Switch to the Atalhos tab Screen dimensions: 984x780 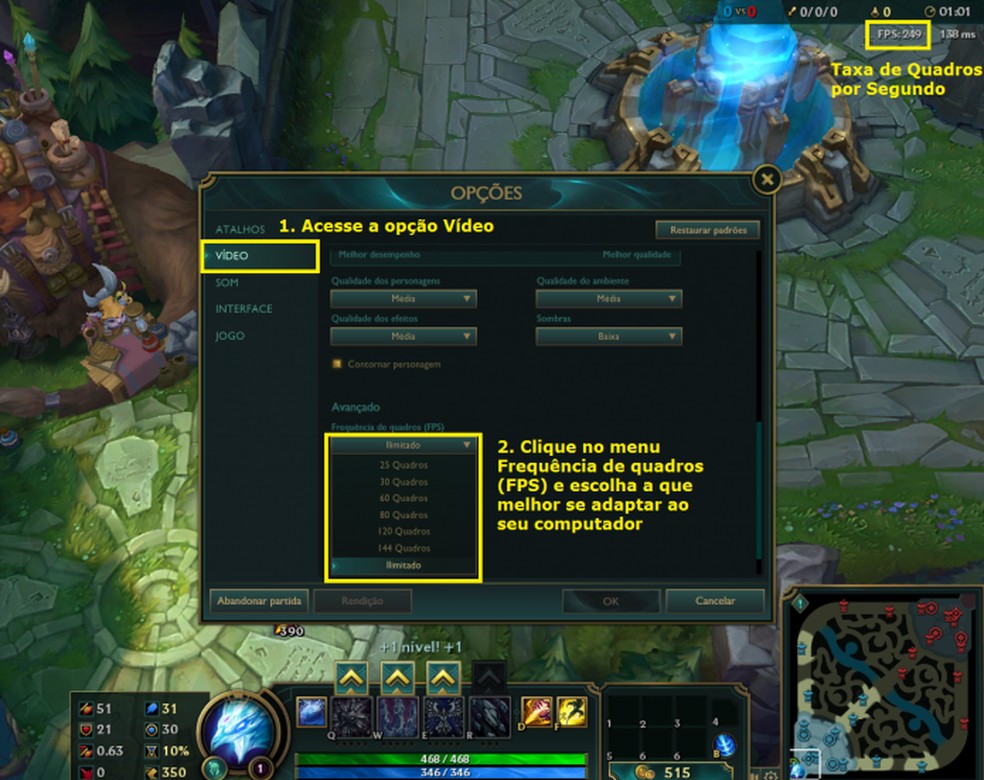point(240,229)
